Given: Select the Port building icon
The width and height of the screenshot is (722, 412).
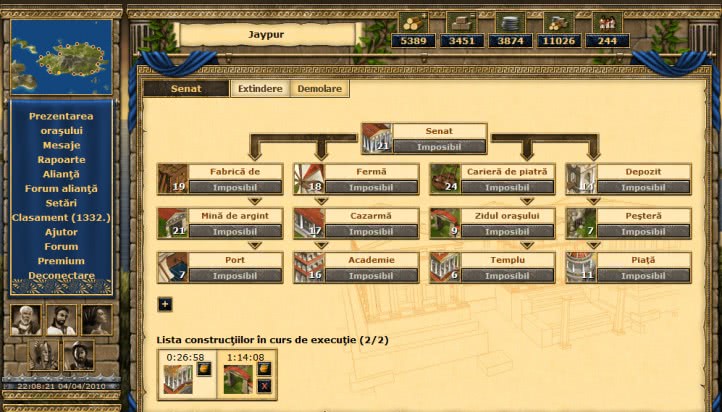Looking at the screenshot, I should pyautogui.click(x=172, y=267).
